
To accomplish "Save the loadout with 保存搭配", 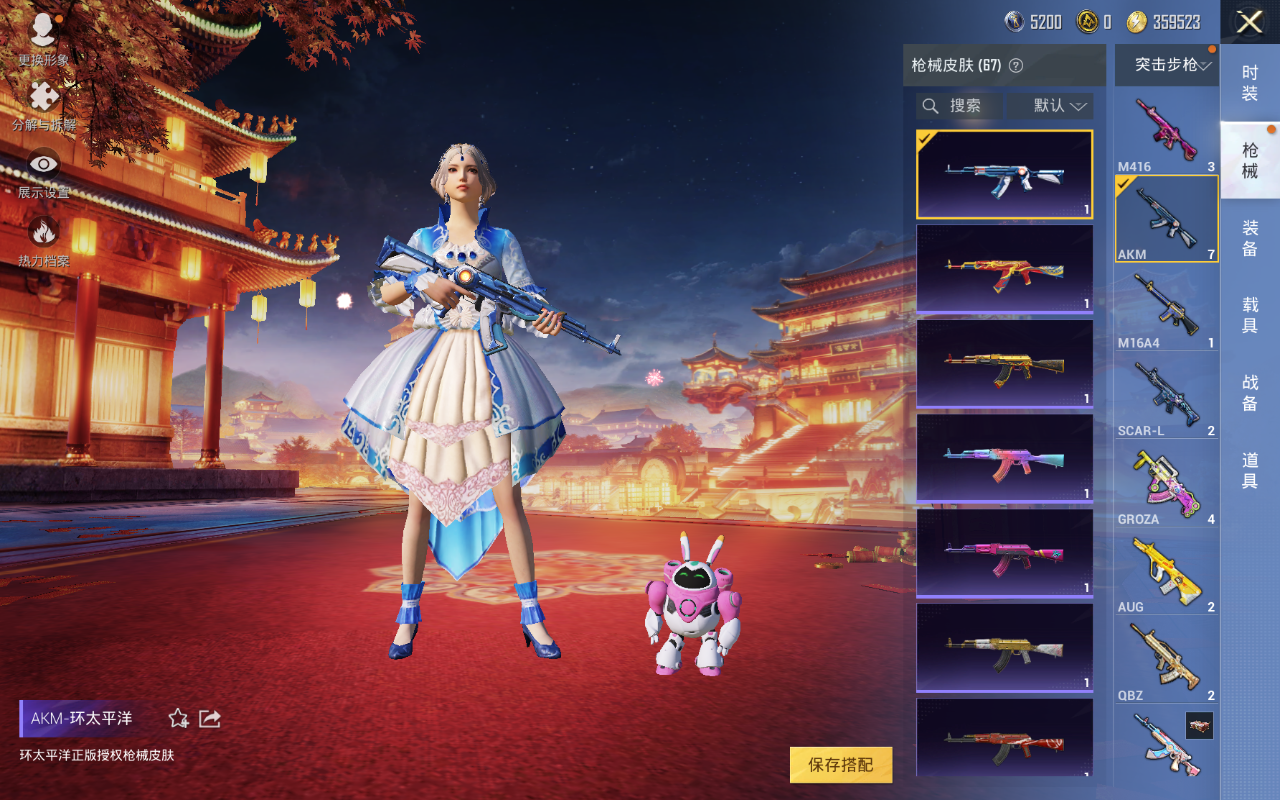I will click(840, 765).
